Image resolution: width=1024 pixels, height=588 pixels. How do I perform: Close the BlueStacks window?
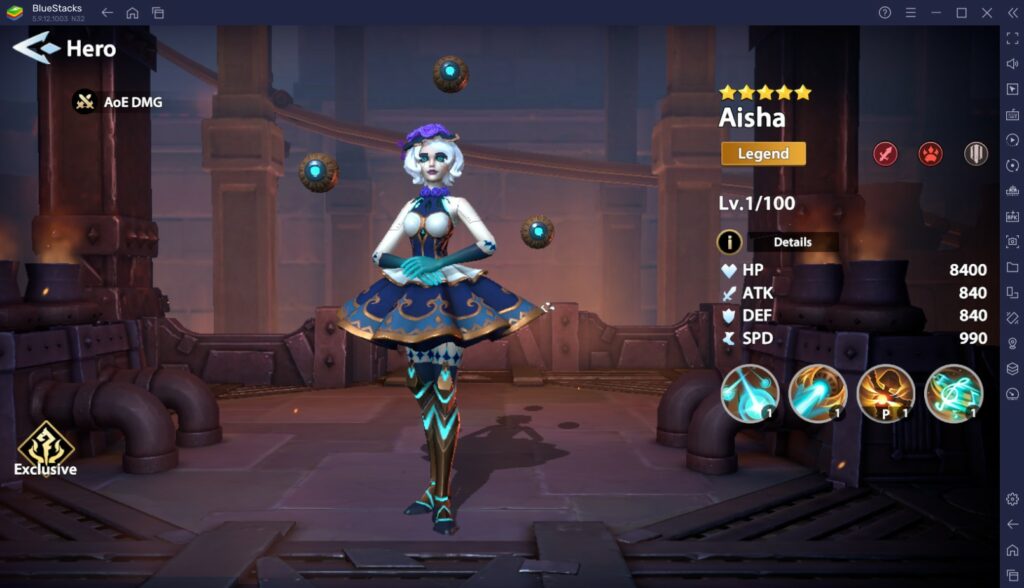pos(985,13)
